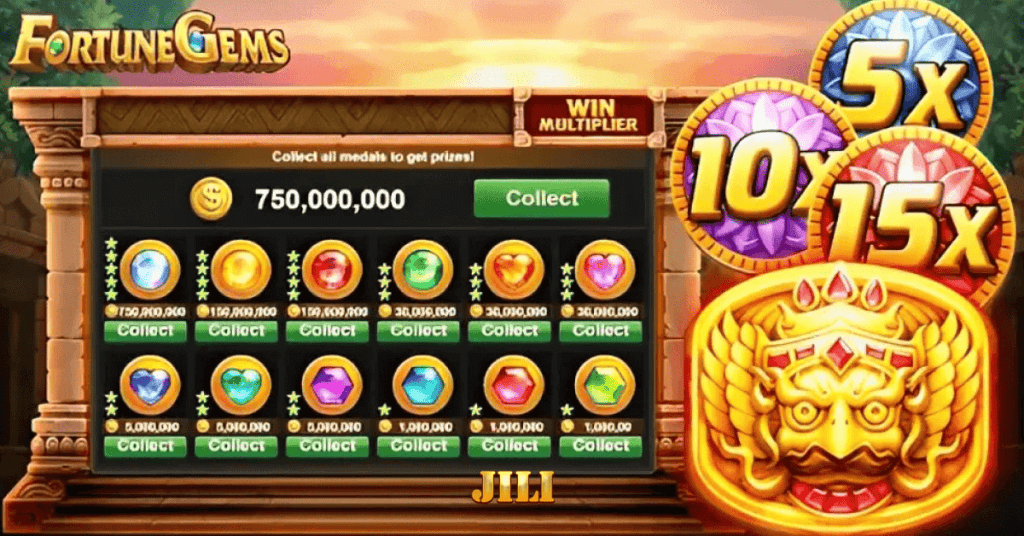Click Collect under the green hexagon gem
Viewport: 1024px width, 536px height.
coord(601,446)
